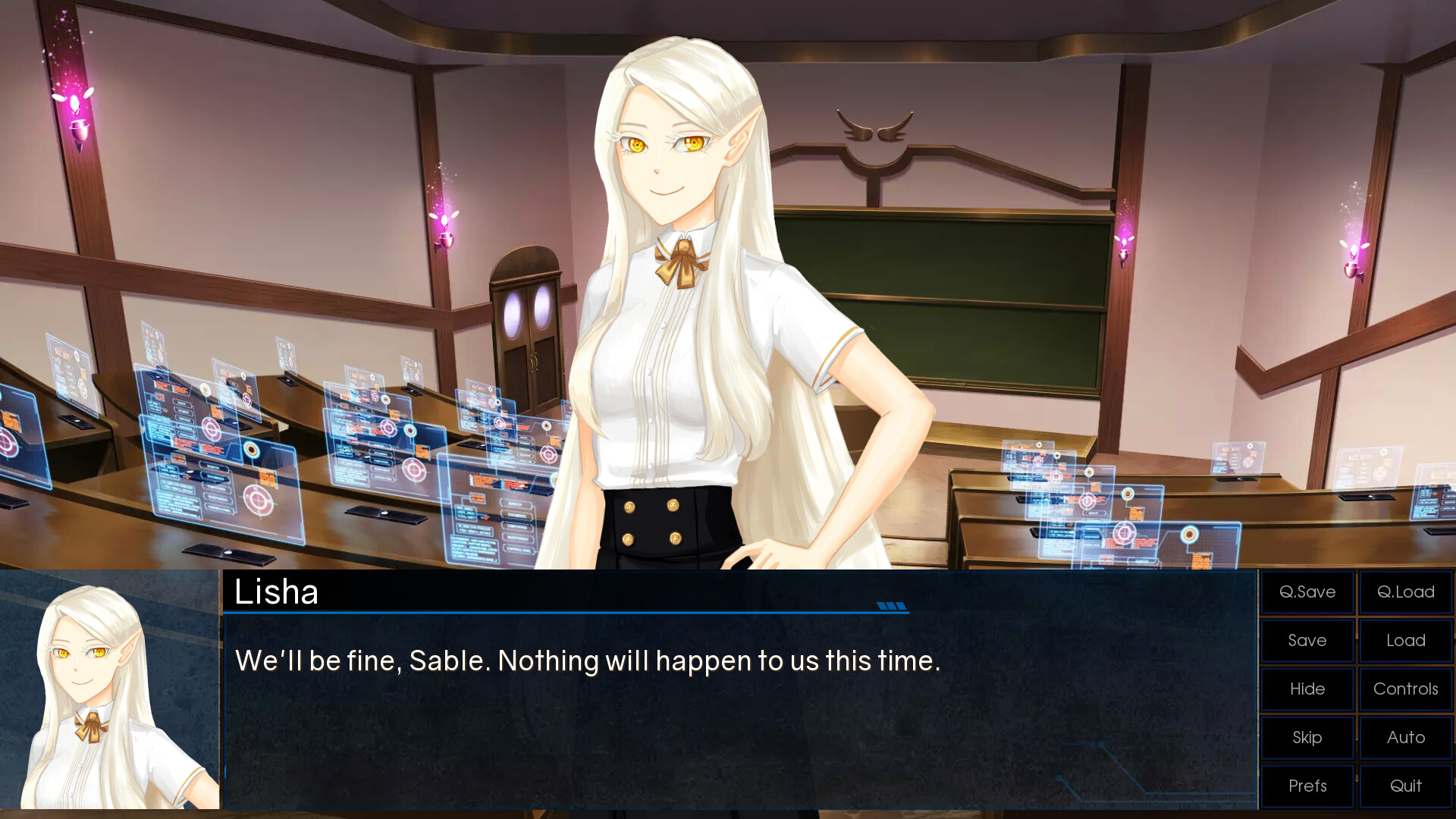The width and height of the screenshot is (1456, 819).
Task: Click the Q.Save button
Action: 1307,592
